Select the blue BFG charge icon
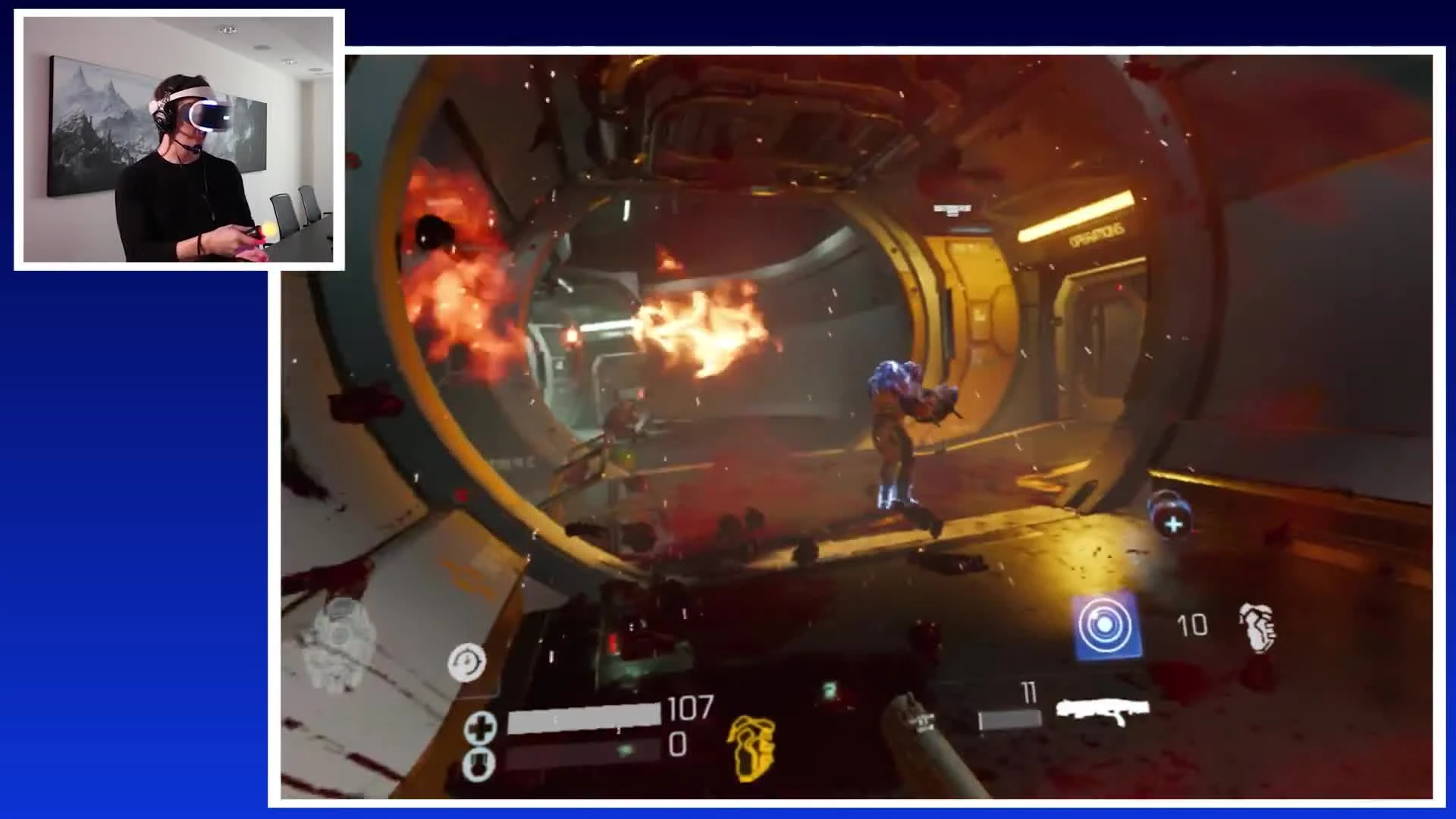Image resolution: width=1456 pixels, height=819 pixels. pyautogui.click(x=1106, y=624)
